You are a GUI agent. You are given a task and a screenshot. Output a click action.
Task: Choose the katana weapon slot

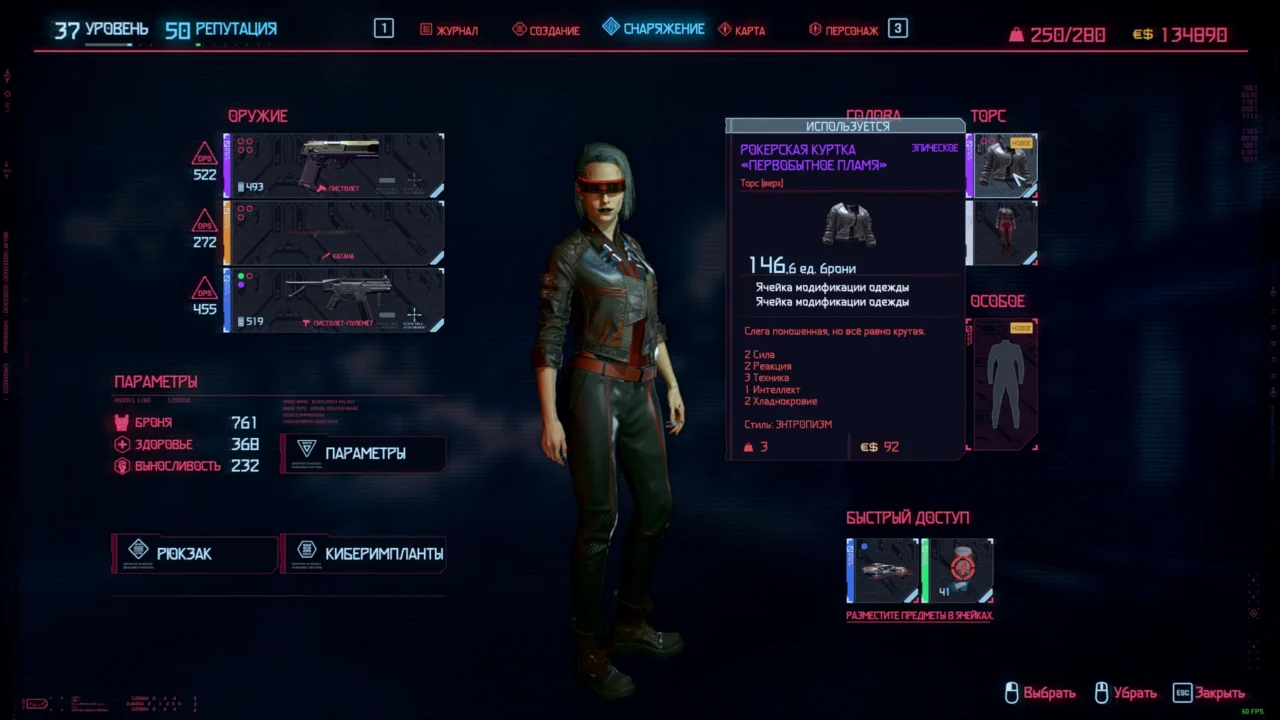(335, 233)
